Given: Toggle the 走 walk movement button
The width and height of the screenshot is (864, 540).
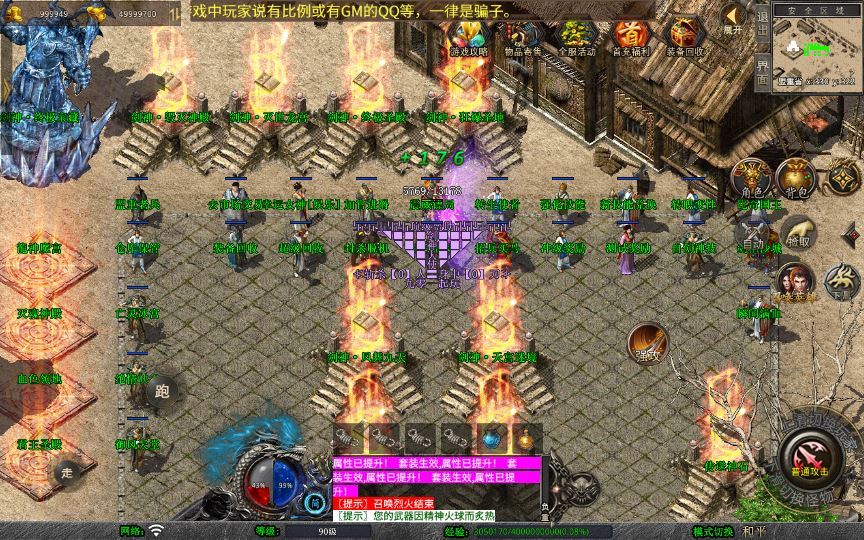Looking at the screenshot, I should click(x=67, y=473).
